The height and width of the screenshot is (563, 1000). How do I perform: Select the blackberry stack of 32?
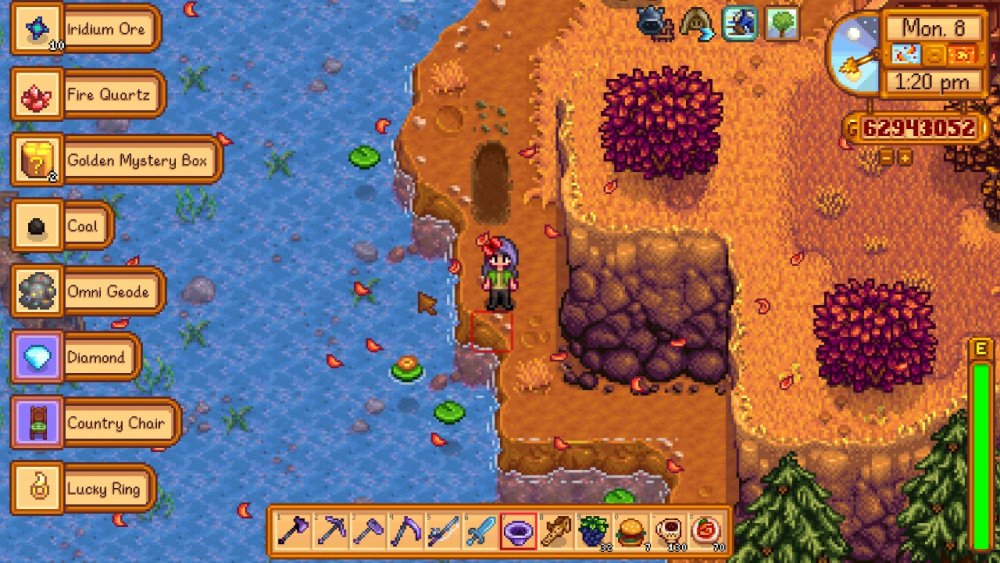tap(592, 531)
